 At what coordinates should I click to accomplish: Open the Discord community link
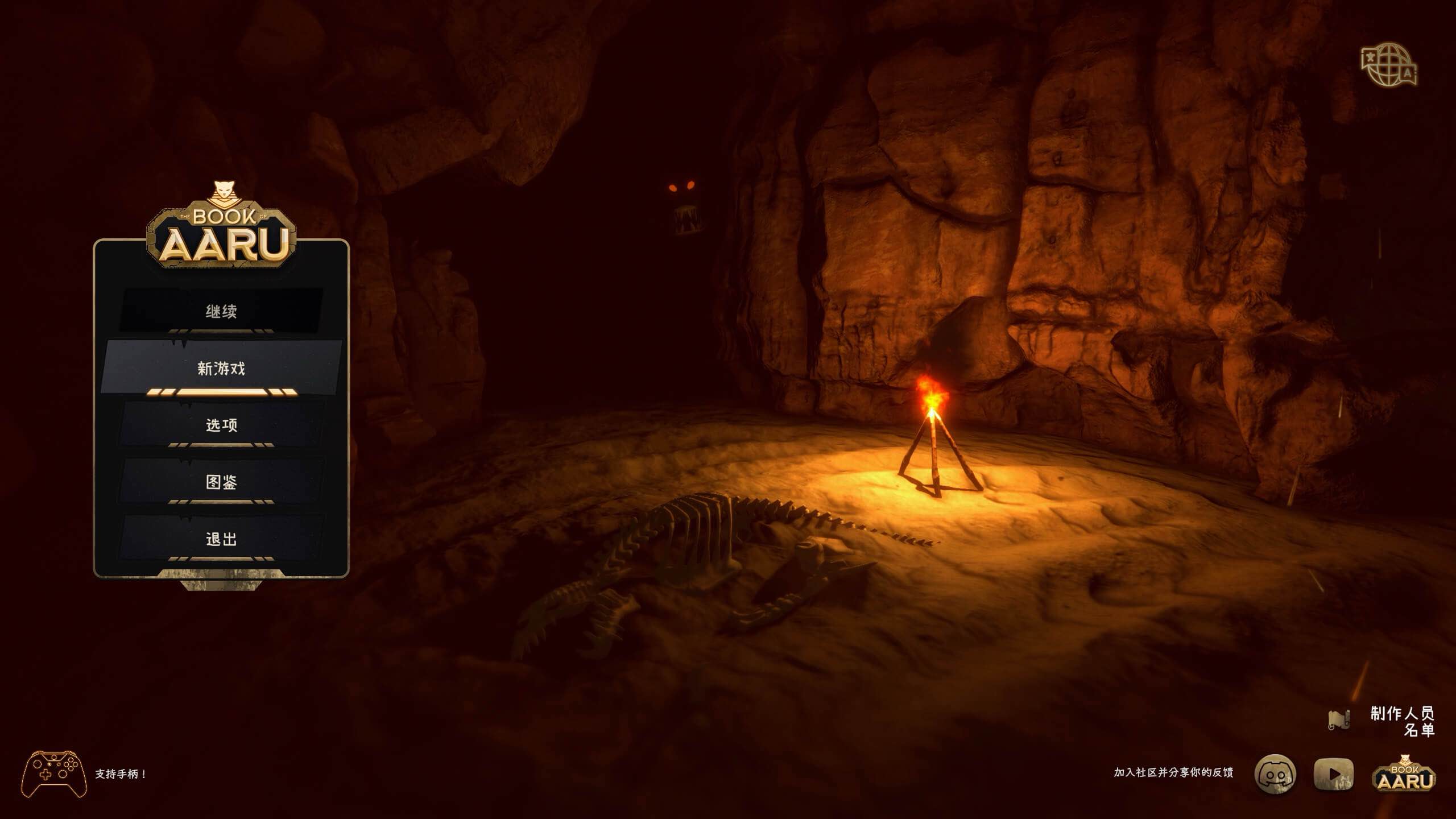click(1275, 774)
